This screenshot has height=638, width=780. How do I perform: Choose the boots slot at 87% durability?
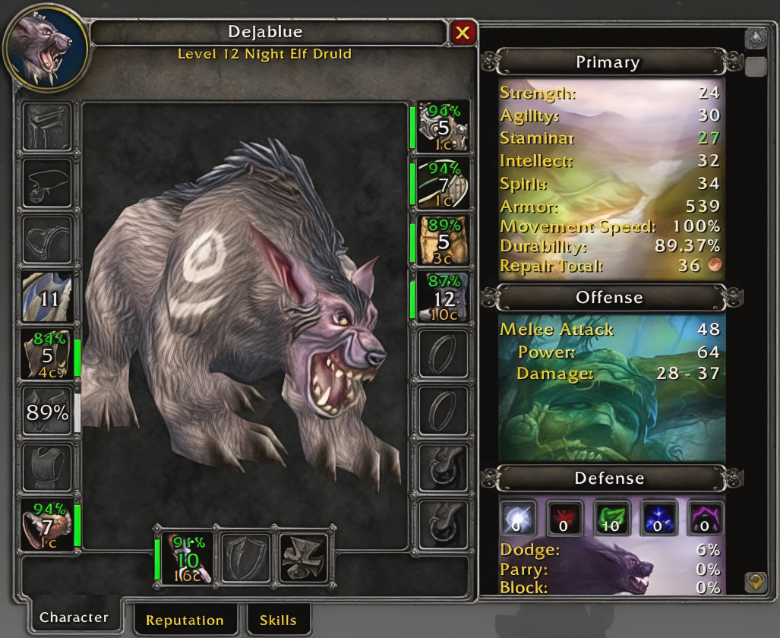point(443,297)
